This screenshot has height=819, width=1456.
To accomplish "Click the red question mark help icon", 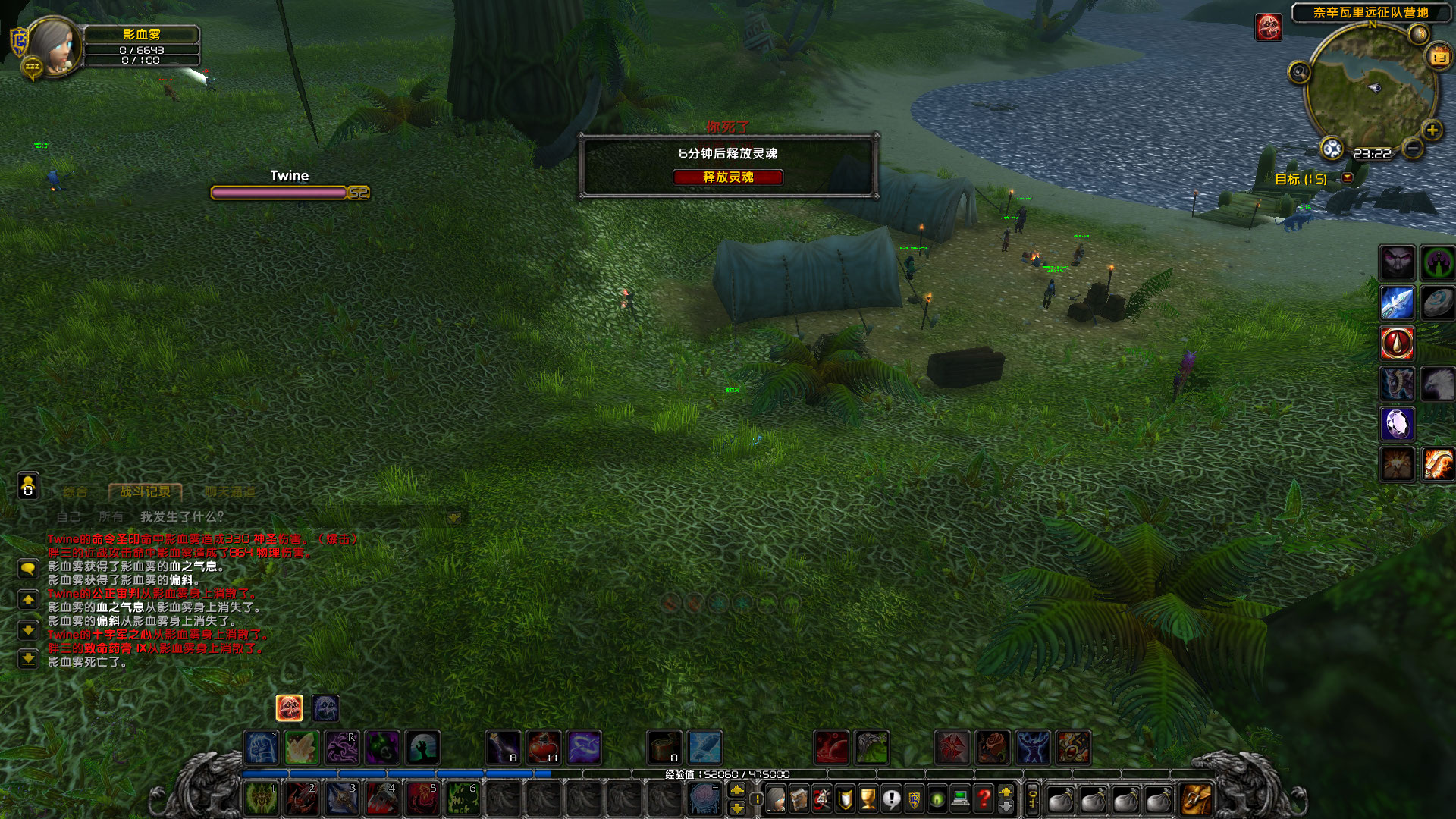I will [x=984, y=800].
